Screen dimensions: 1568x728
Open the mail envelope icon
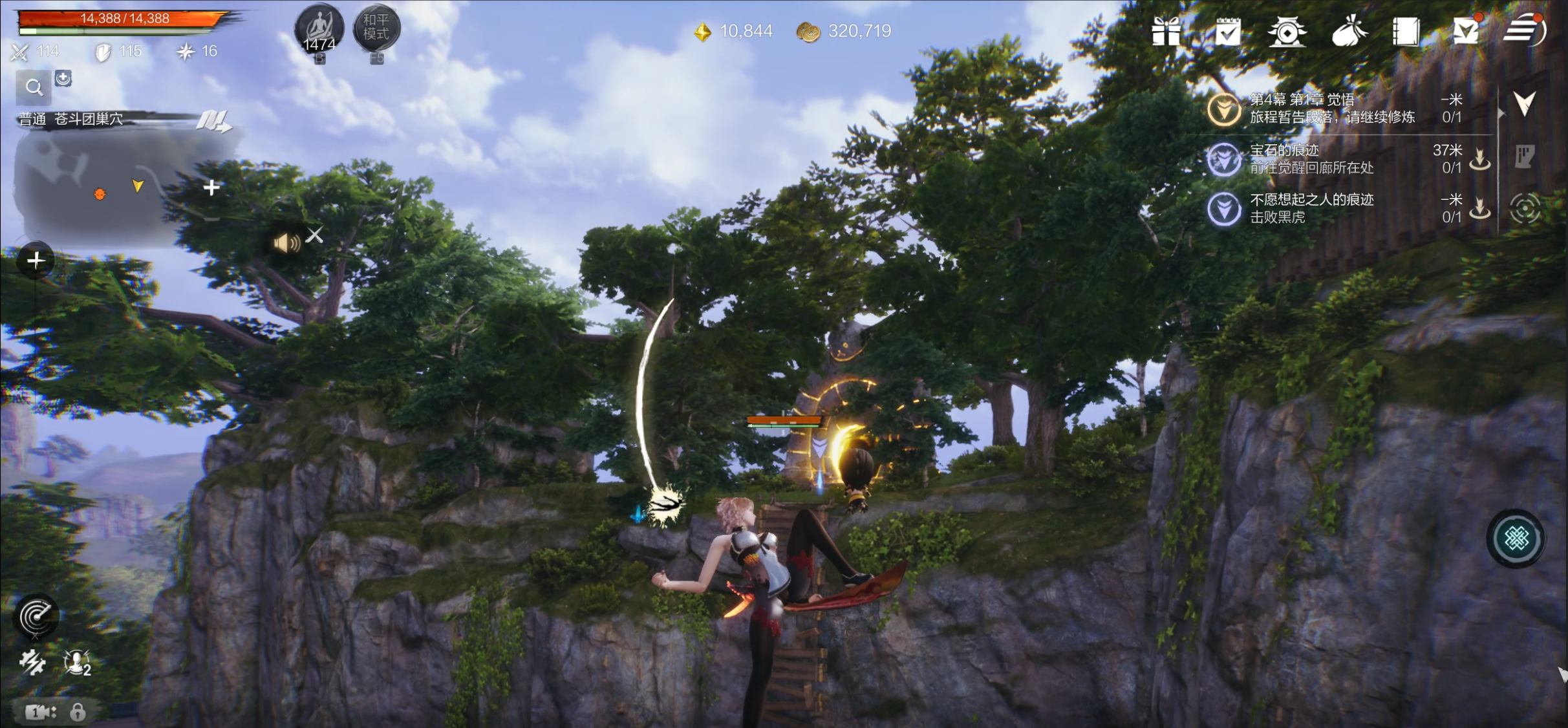pos(1466,31)
